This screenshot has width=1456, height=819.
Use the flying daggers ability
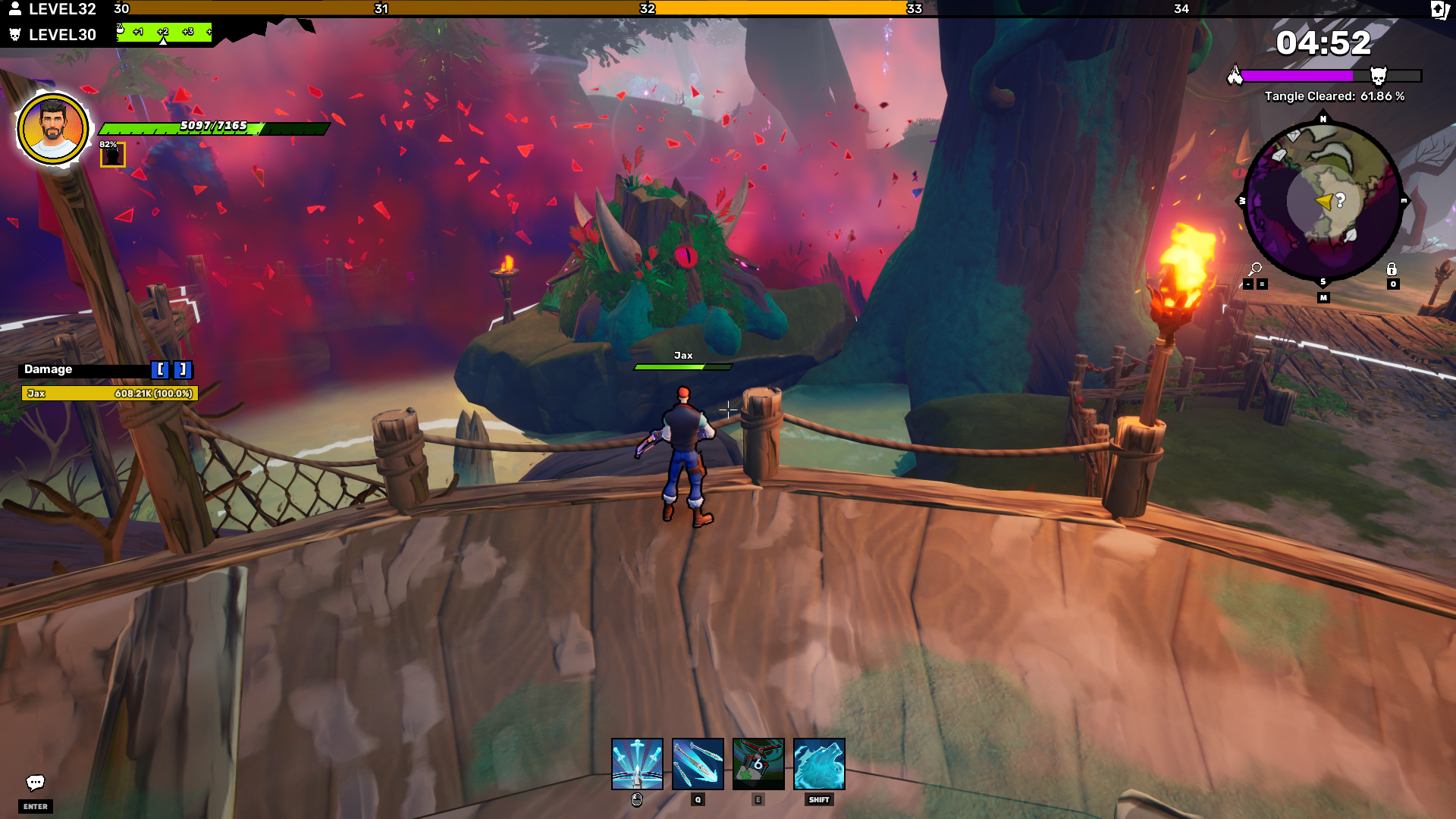pos(698,764)
